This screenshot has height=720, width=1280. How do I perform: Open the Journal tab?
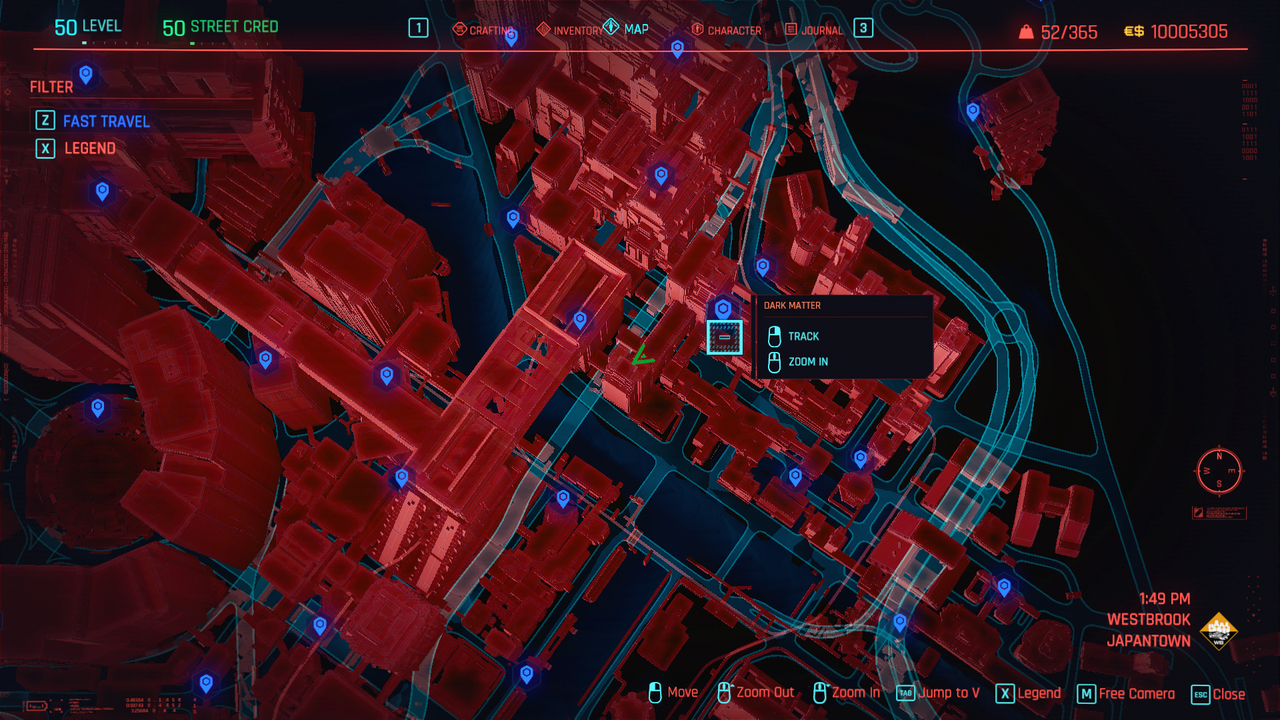click(814, 30)
